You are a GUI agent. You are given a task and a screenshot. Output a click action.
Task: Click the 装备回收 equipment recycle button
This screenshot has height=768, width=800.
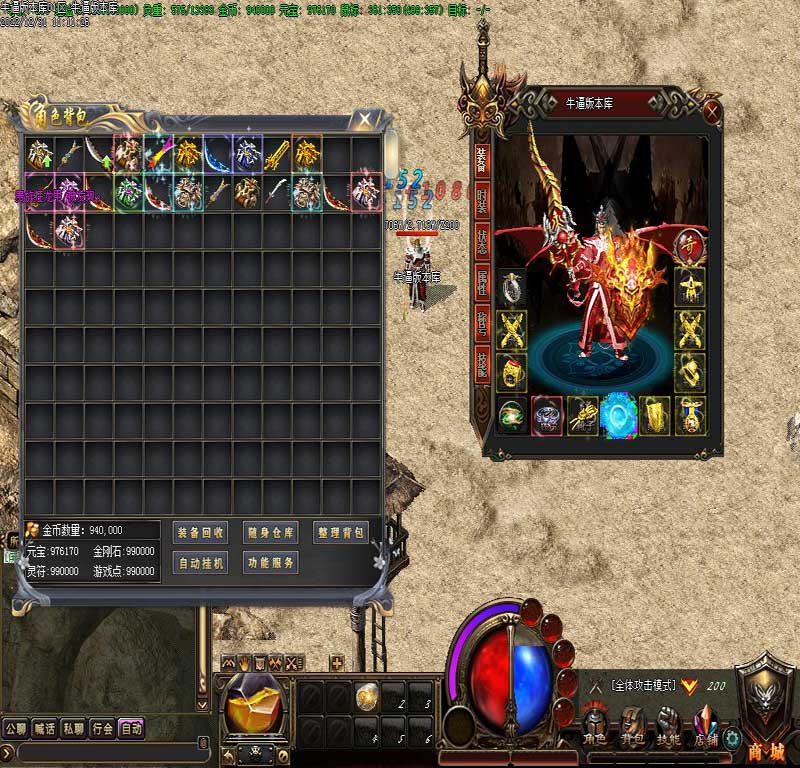[x=200, y=533]
